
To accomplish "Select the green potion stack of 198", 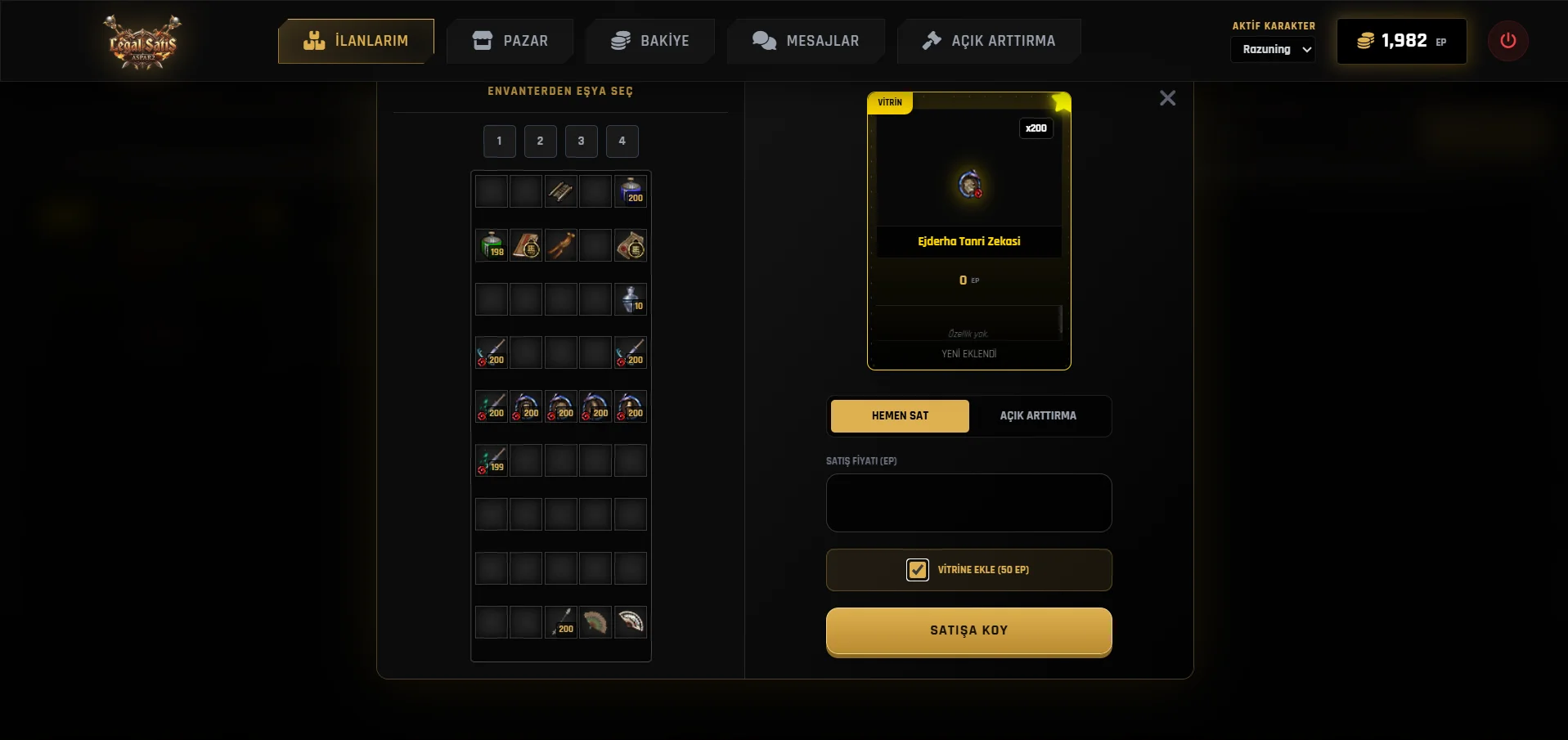I will 492,245.
